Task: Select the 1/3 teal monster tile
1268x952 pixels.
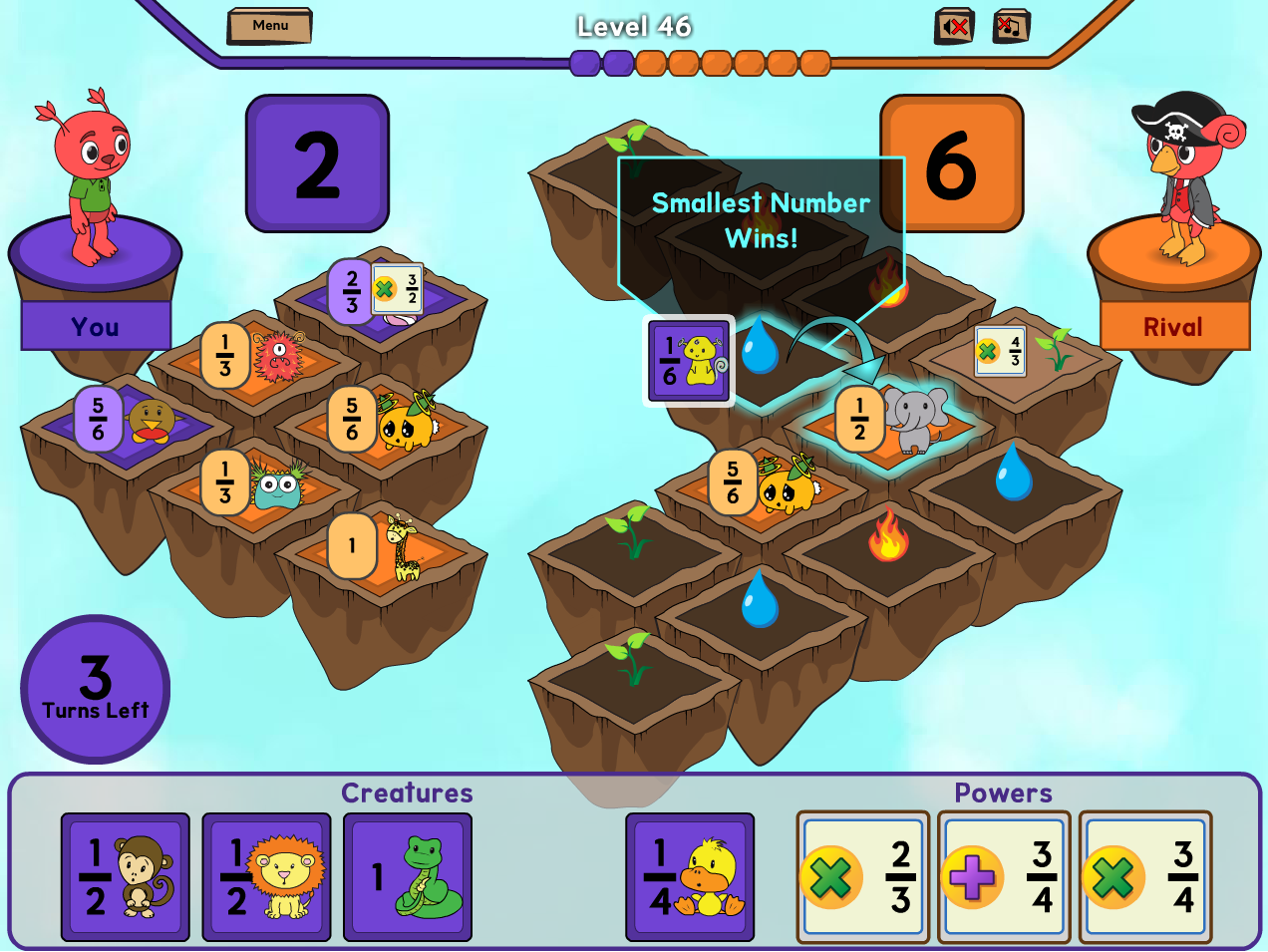Action: pyautogui.click(x=255, y=483)
